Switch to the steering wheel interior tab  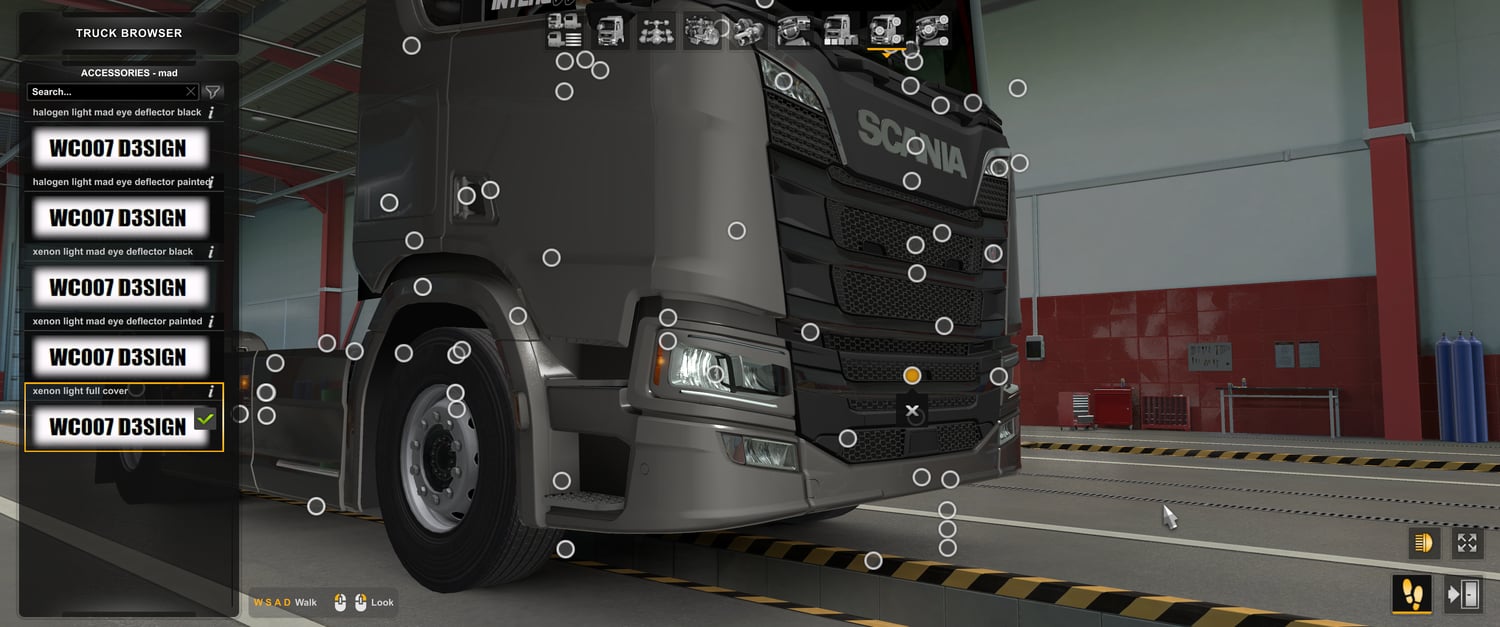tap(794, 31)
